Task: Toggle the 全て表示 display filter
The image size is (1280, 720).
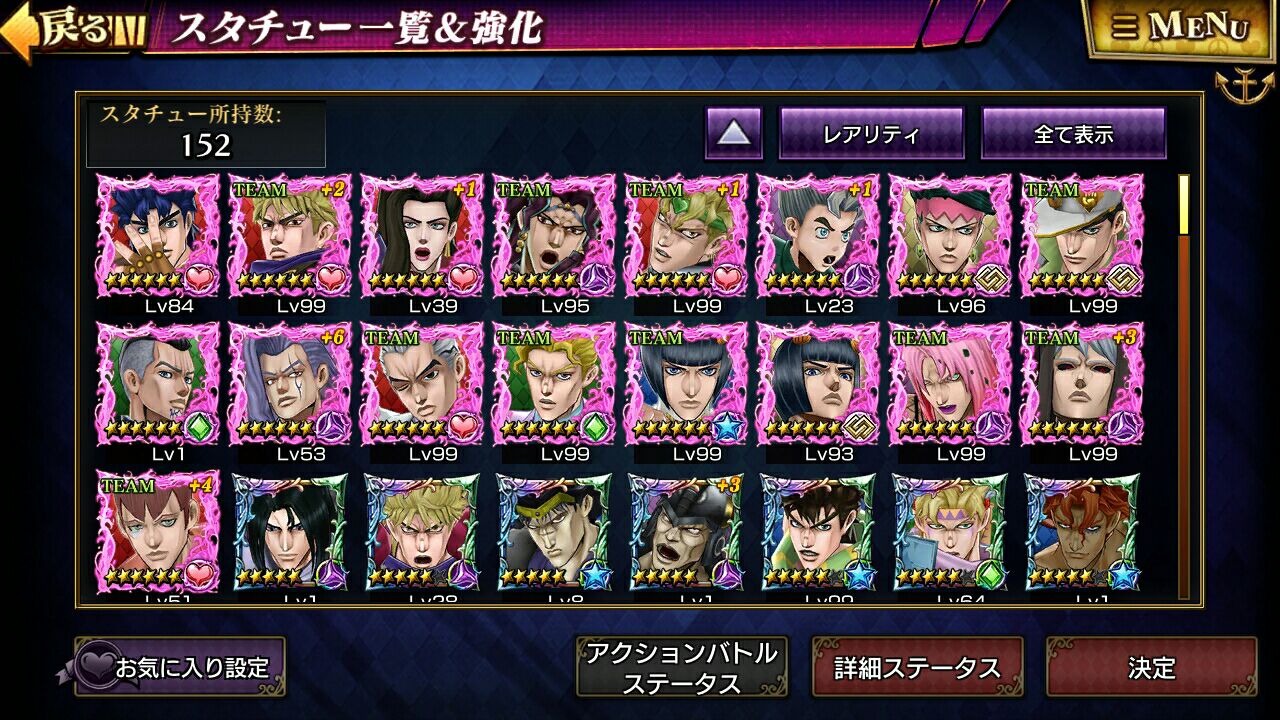Action: click(1072, 131)
